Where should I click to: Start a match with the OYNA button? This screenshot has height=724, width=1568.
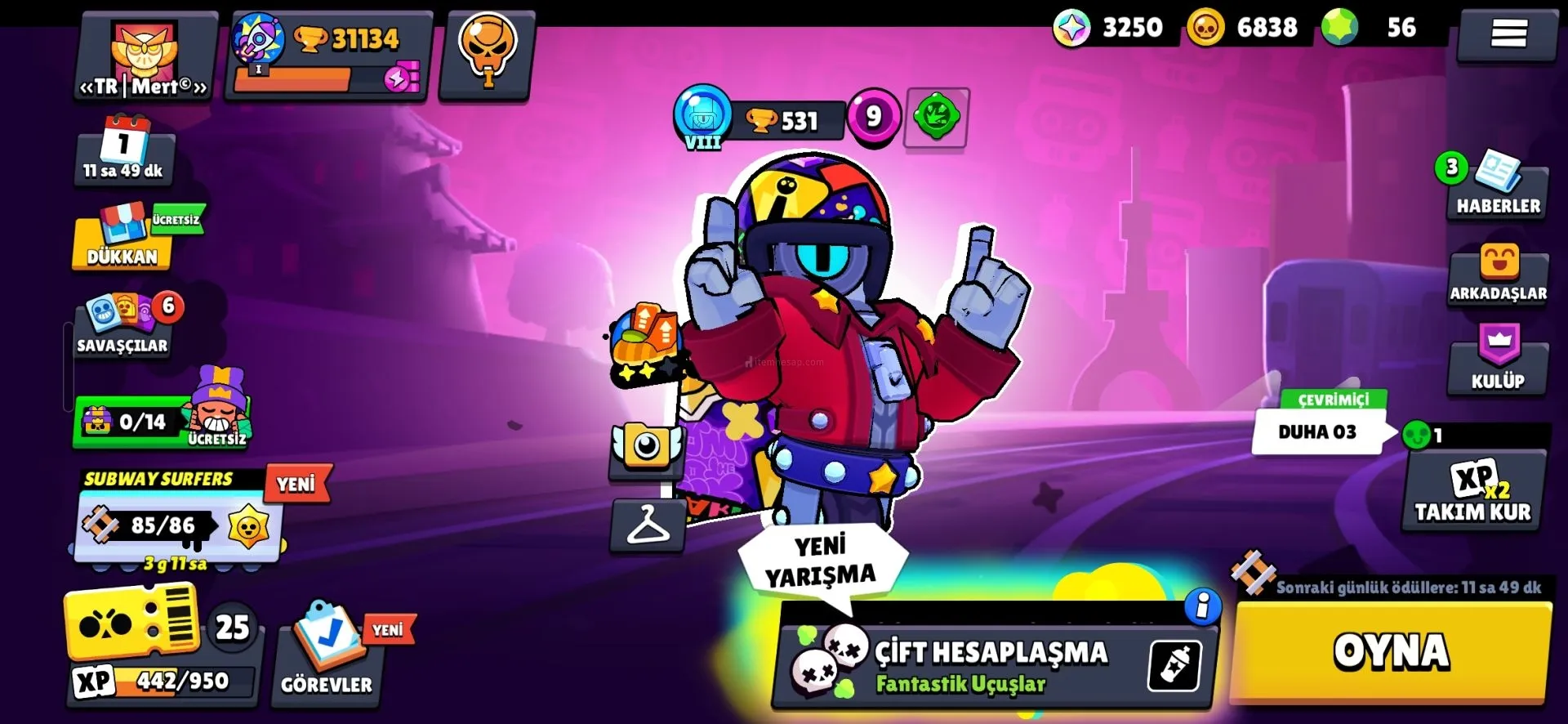tap(1390, 651)
